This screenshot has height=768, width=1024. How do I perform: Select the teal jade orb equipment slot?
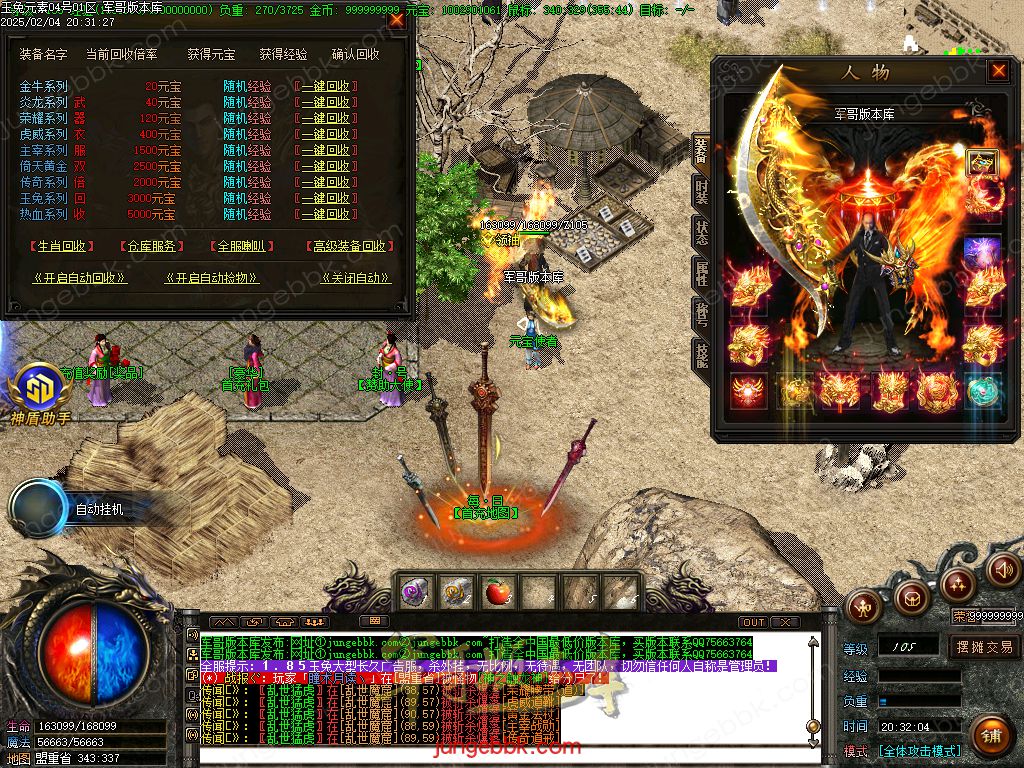click(983, 390)
